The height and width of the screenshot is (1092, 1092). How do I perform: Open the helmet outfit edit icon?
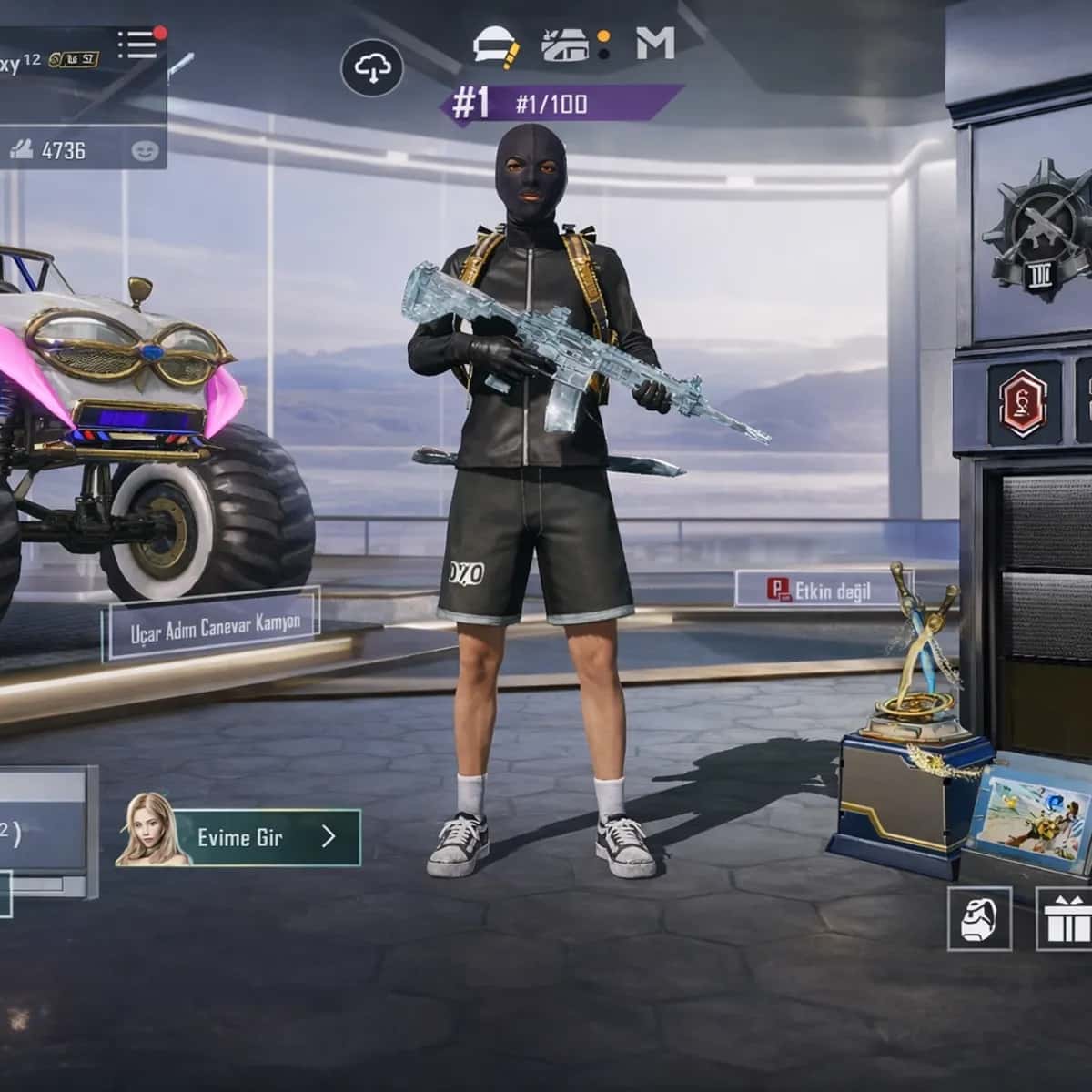click(x=496, y=45)
